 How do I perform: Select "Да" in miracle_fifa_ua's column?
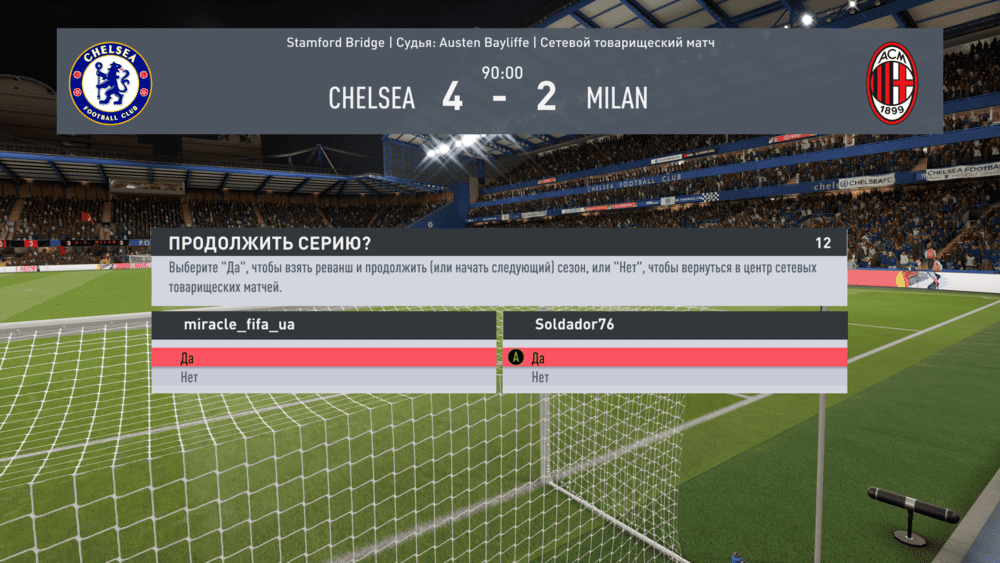[323, 358]
